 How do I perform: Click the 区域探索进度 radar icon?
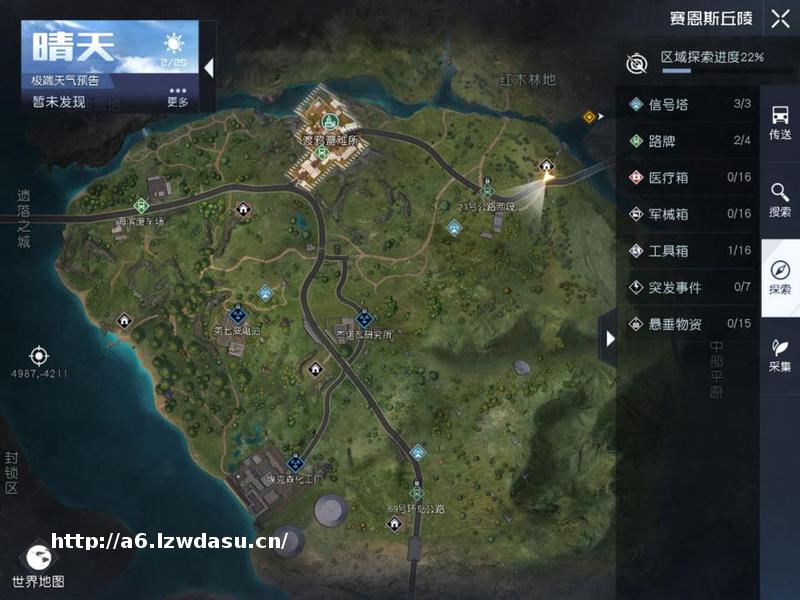[637, 63]
